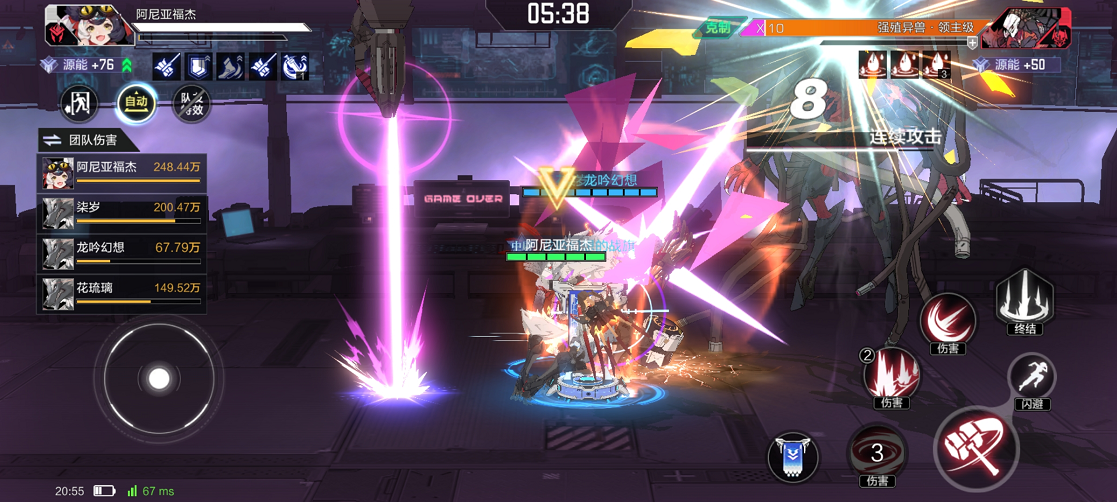
Task: Use the hammer basic attack button
Action: [975, 447]
